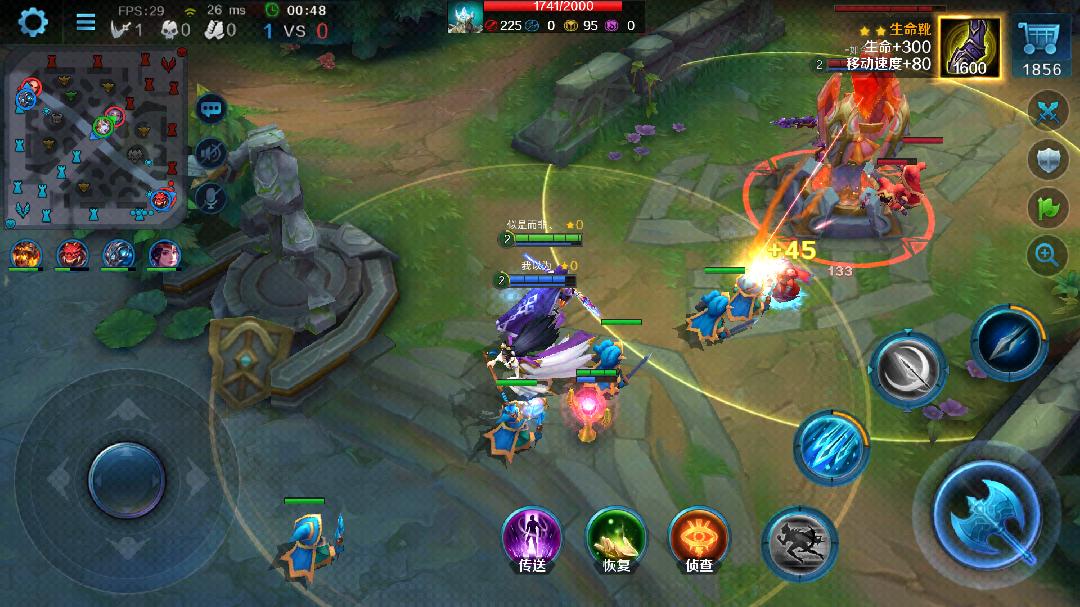
Task: Activate the 传送 teleport spell
Action: pyautogui.click(x=531, y=537)
